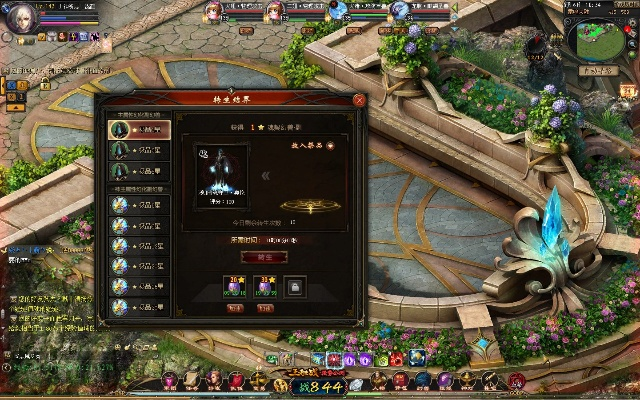Close the 转生结界 window
Image resolution: width=640 pixels, height=400 pixels.
(x=359, y=100)
